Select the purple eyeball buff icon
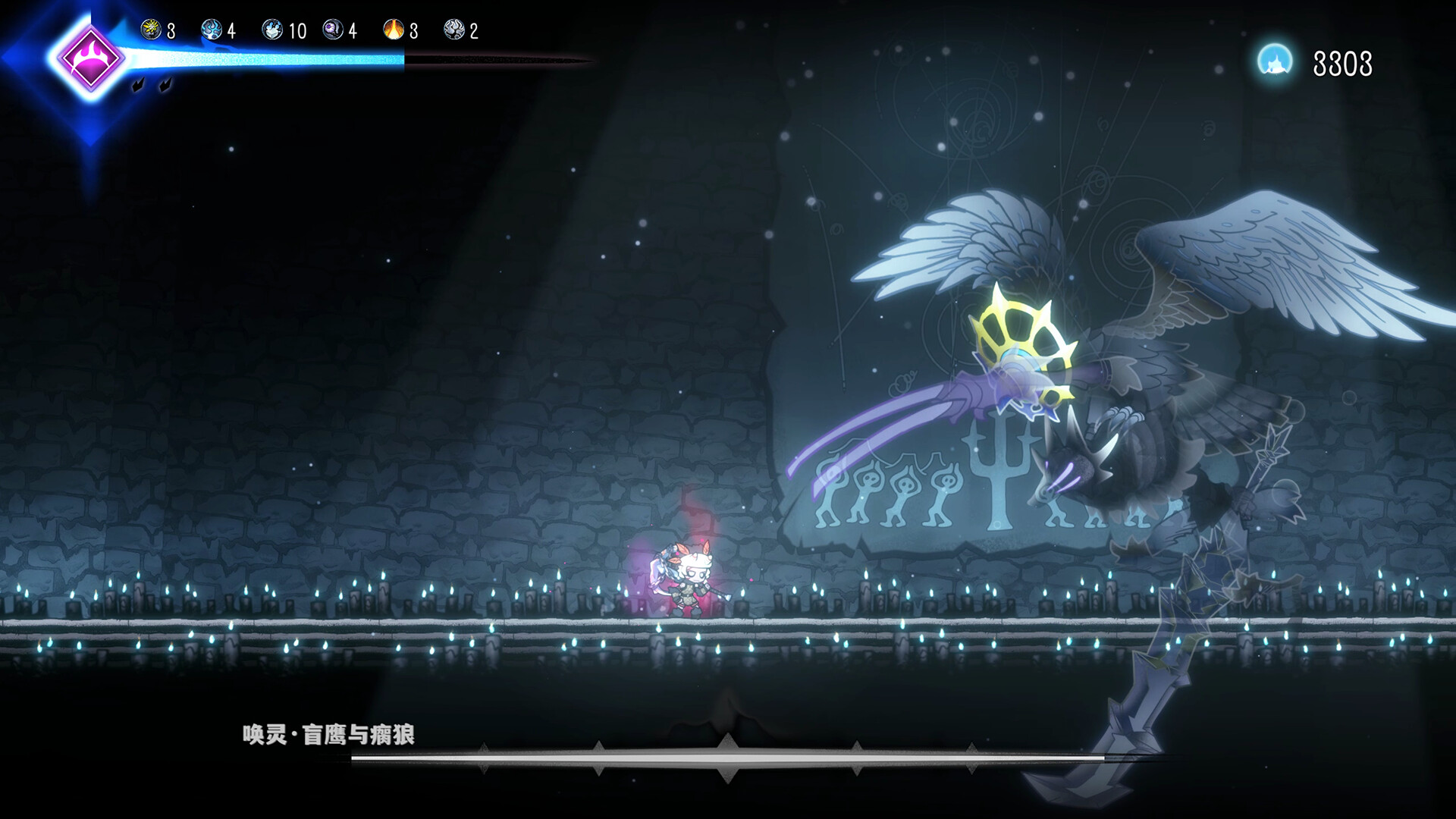This screenshot has height=819, width=1456. tap(333, 30)
